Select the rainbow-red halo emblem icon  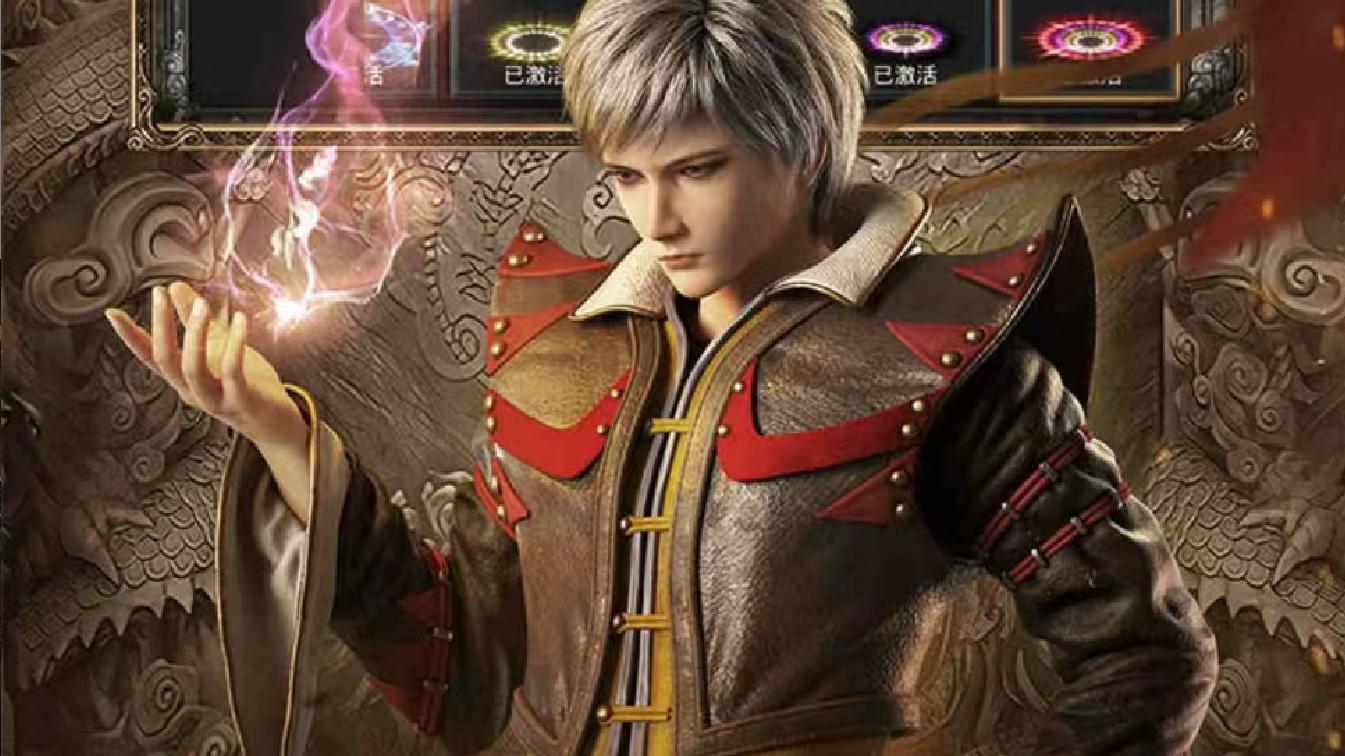click(x=1088, y=38)
